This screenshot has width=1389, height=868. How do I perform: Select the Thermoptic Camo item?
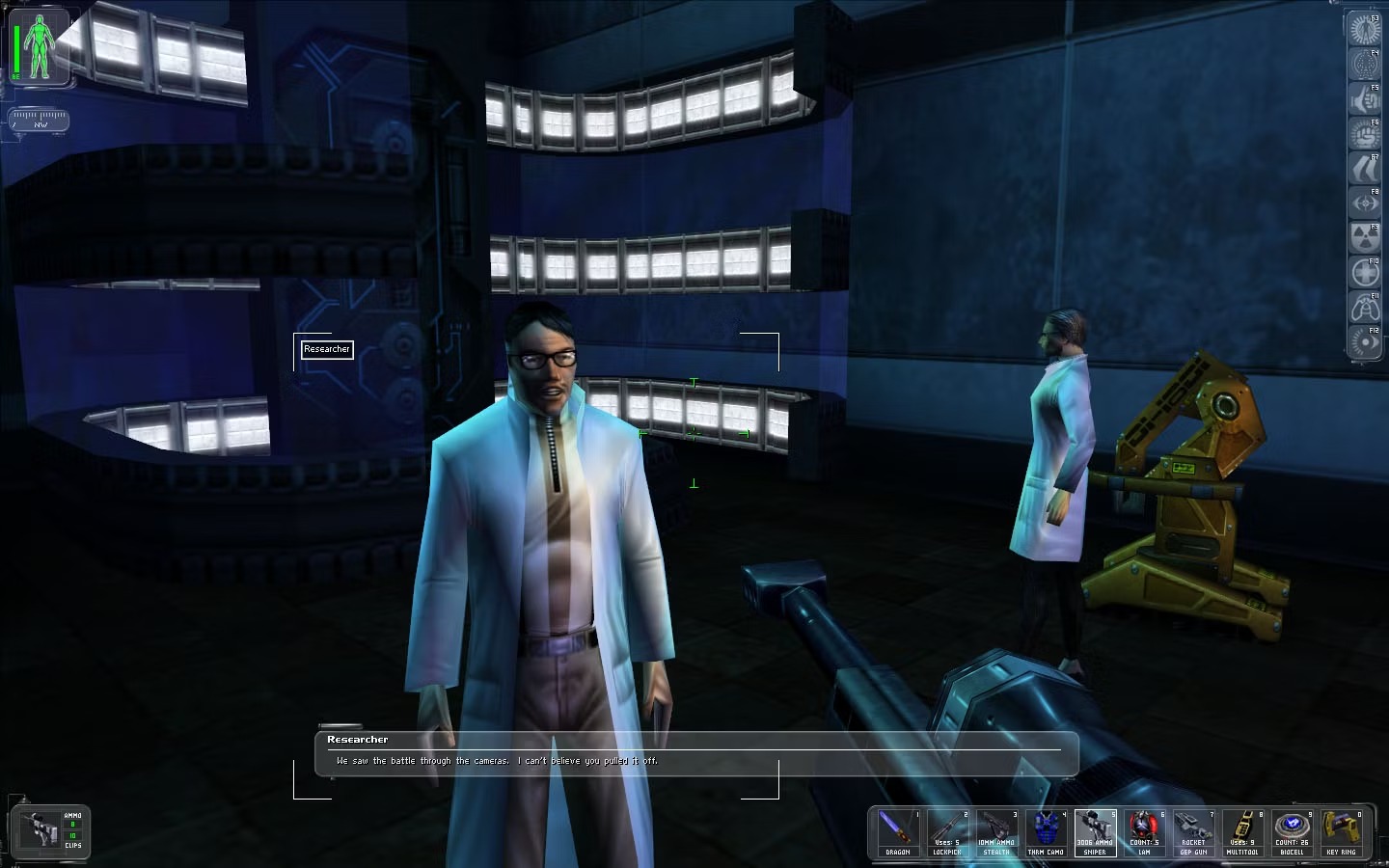1046,832
